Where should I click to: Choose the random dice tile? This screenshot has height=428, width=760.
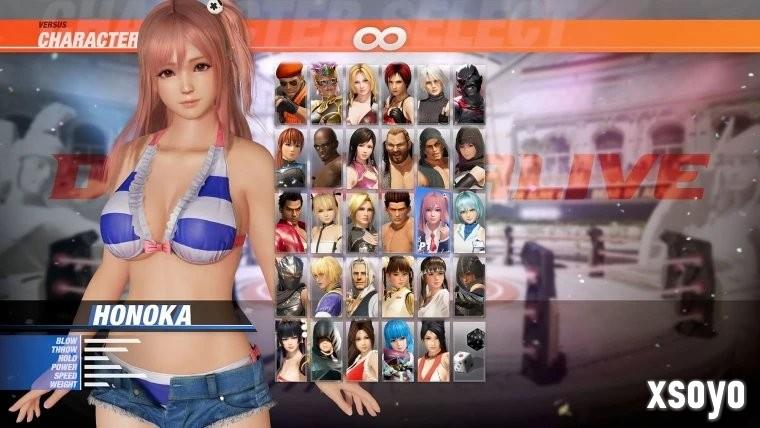tap(468, 350)
